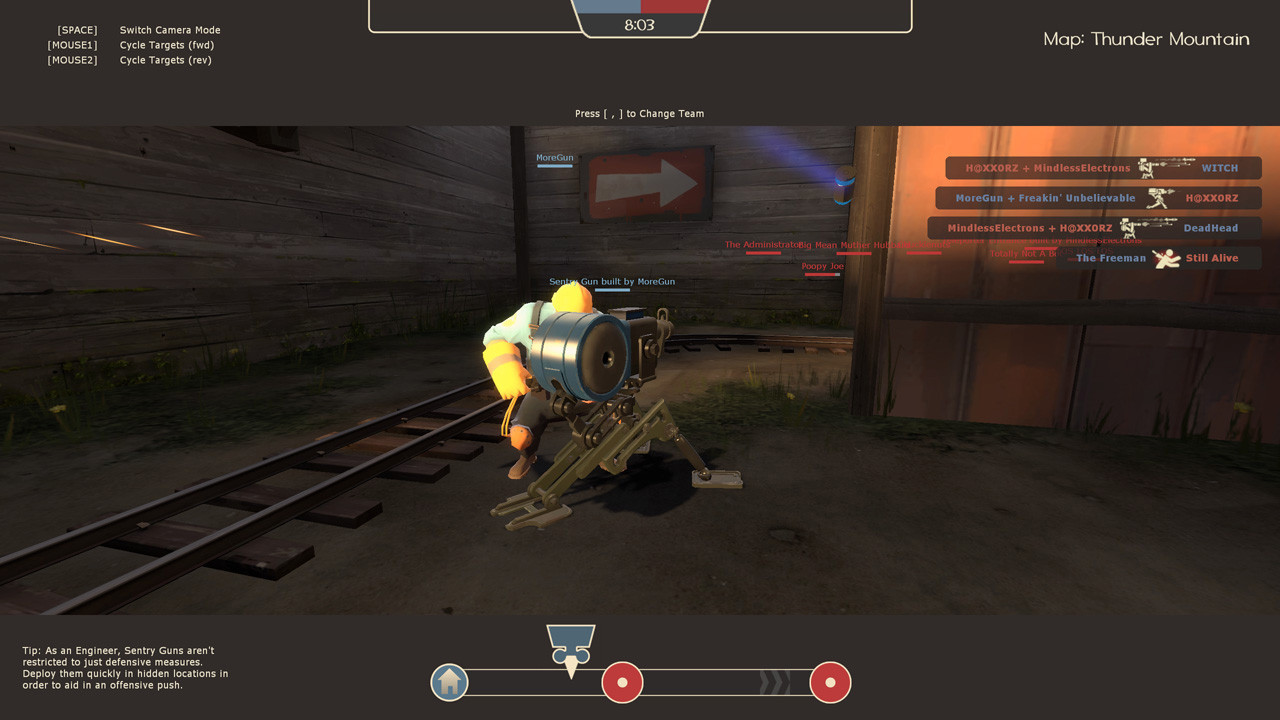Open the MoreGun player nameplate
The width and height of the screenshot is (1280, 720).
[554, 157]
